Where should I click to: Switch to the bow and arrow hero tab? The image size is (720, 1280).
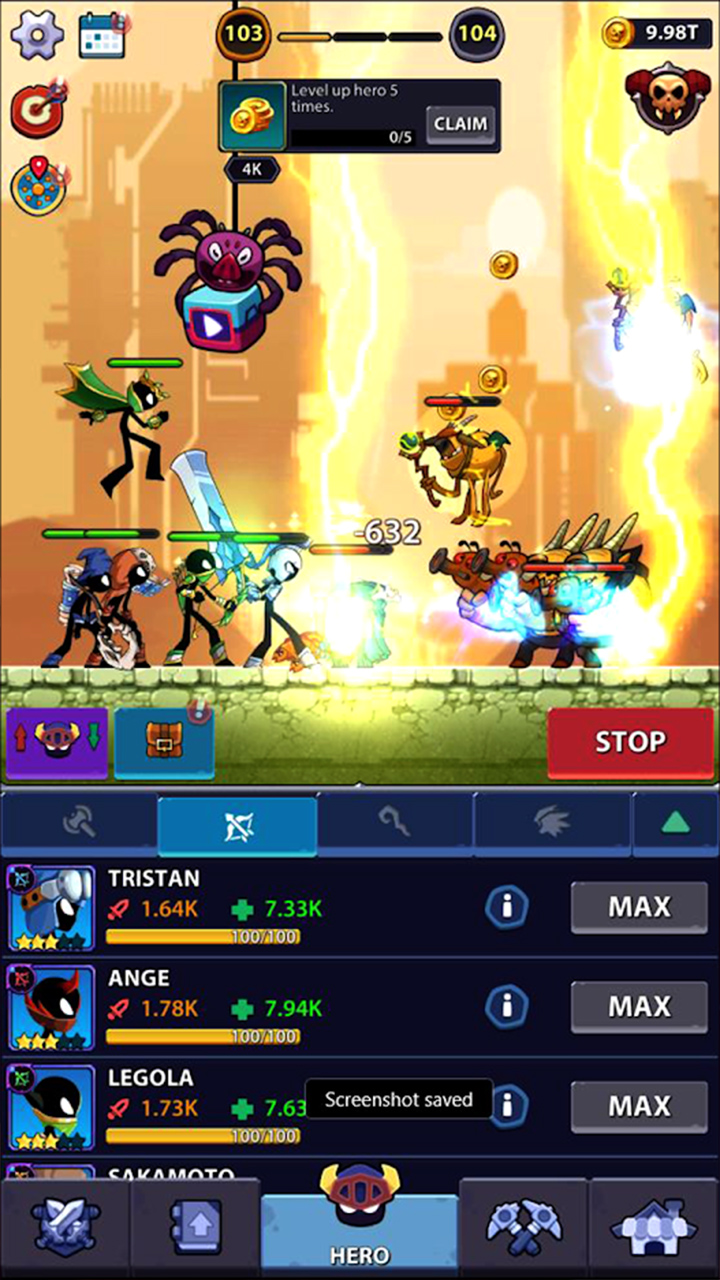coord(238,826)
